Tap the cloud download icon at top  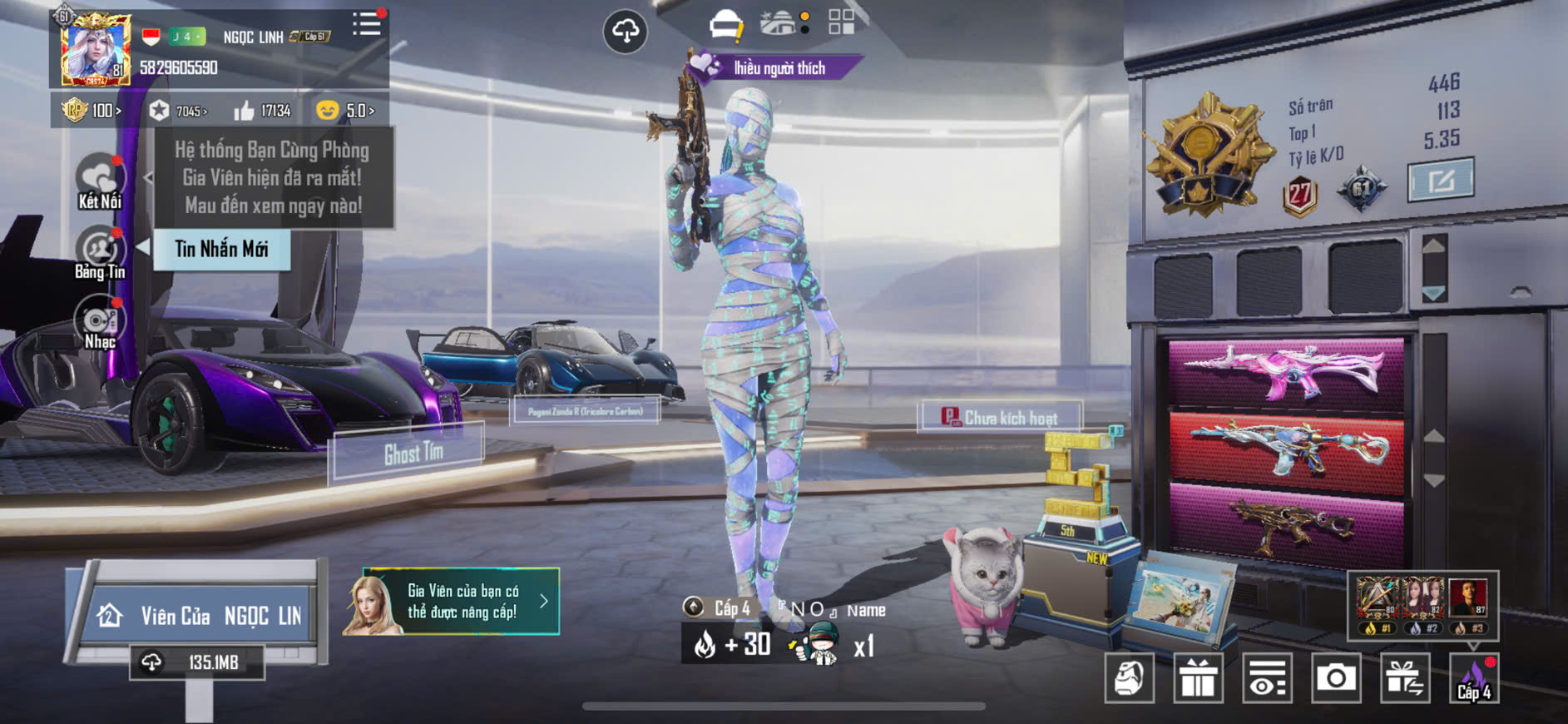pyautogui.click(x=625, y=32)
